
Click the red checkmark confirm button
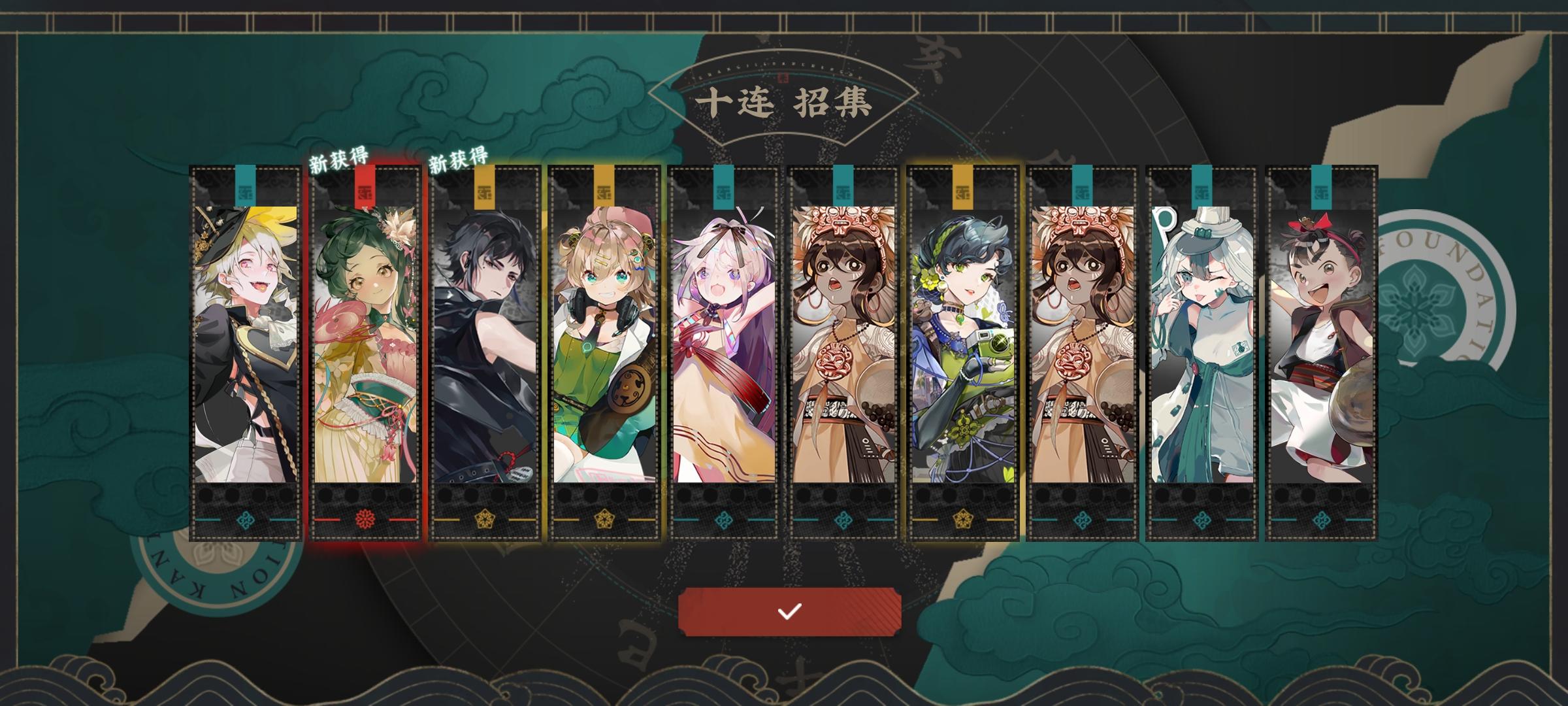coord(789,613)
